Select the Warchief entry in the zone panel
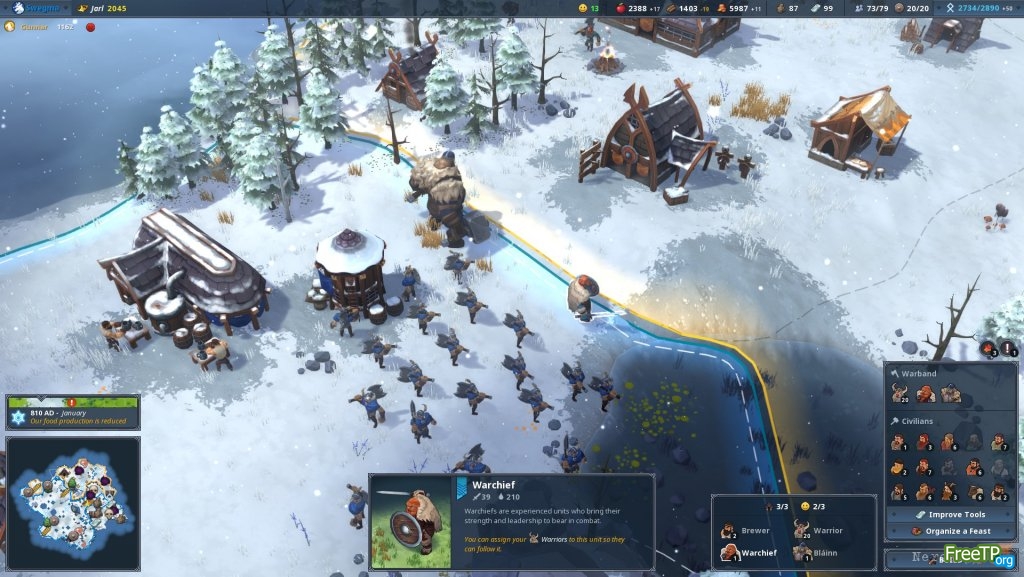Screen dimensions: 1024x577 coord(750,553)
